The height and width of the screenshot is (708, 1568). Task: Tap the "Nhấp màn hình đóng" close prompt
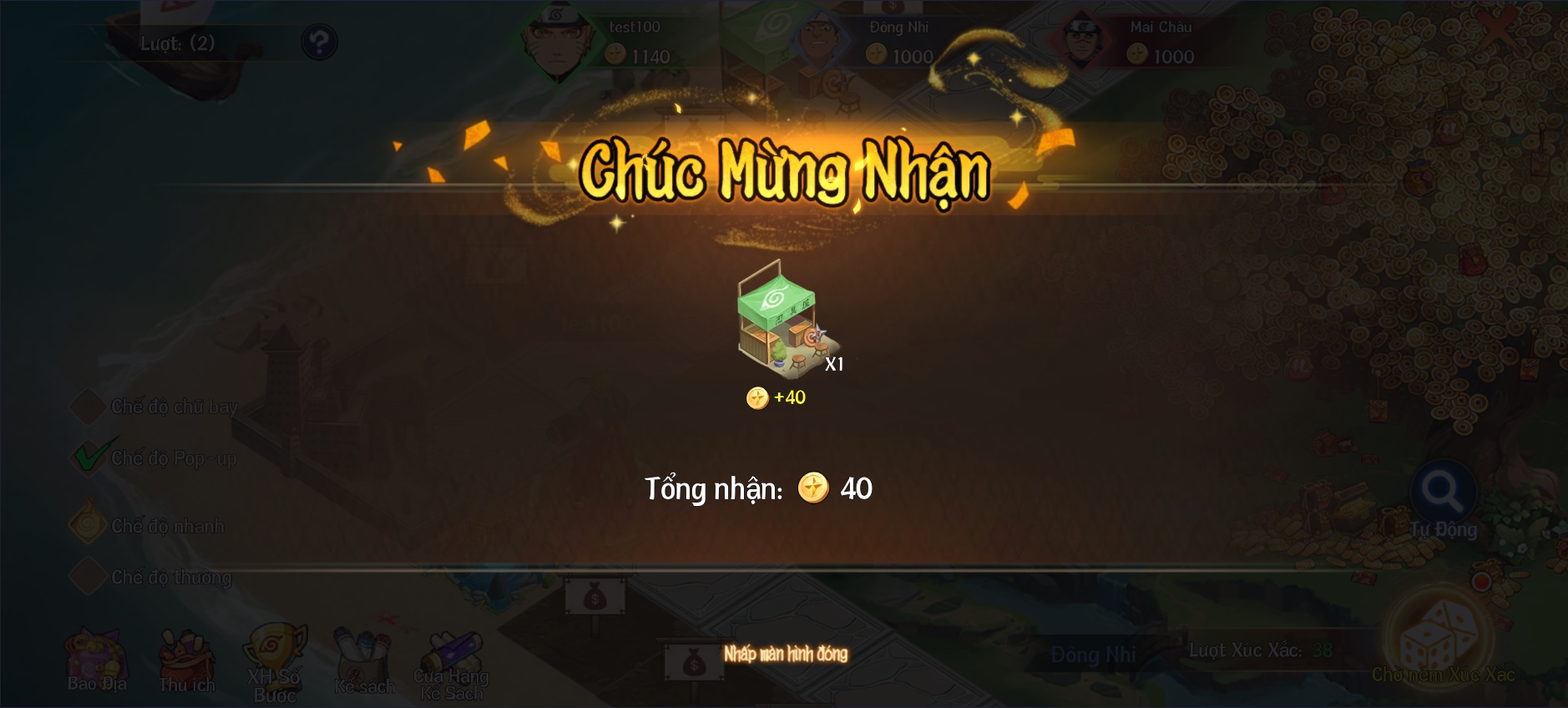click(x=785, y=654)
